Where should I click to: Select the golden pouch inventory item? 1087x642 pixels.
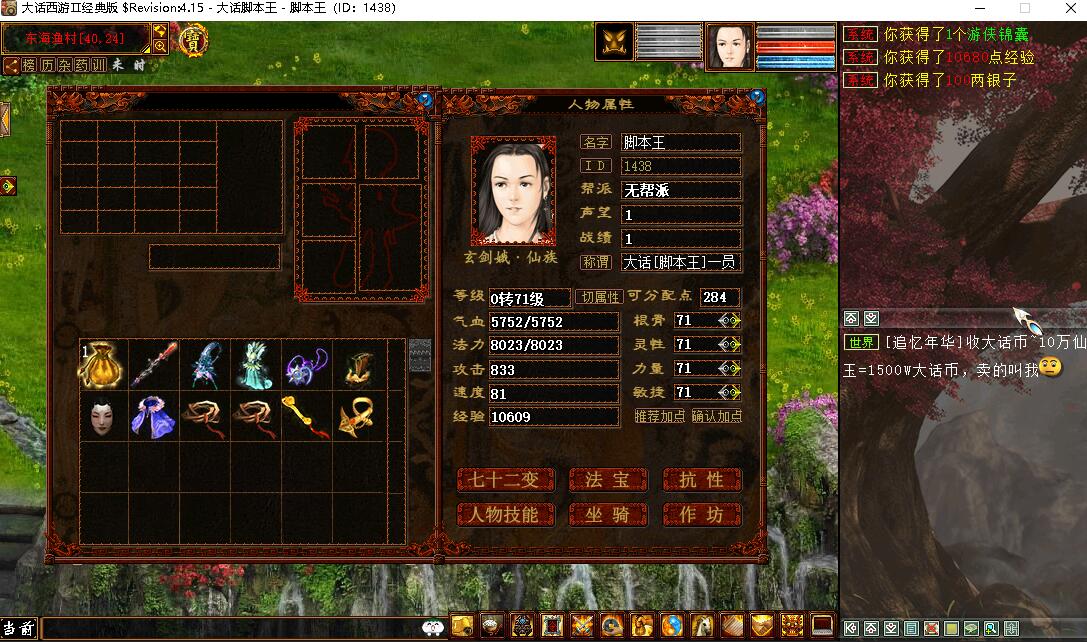point(102,366)
